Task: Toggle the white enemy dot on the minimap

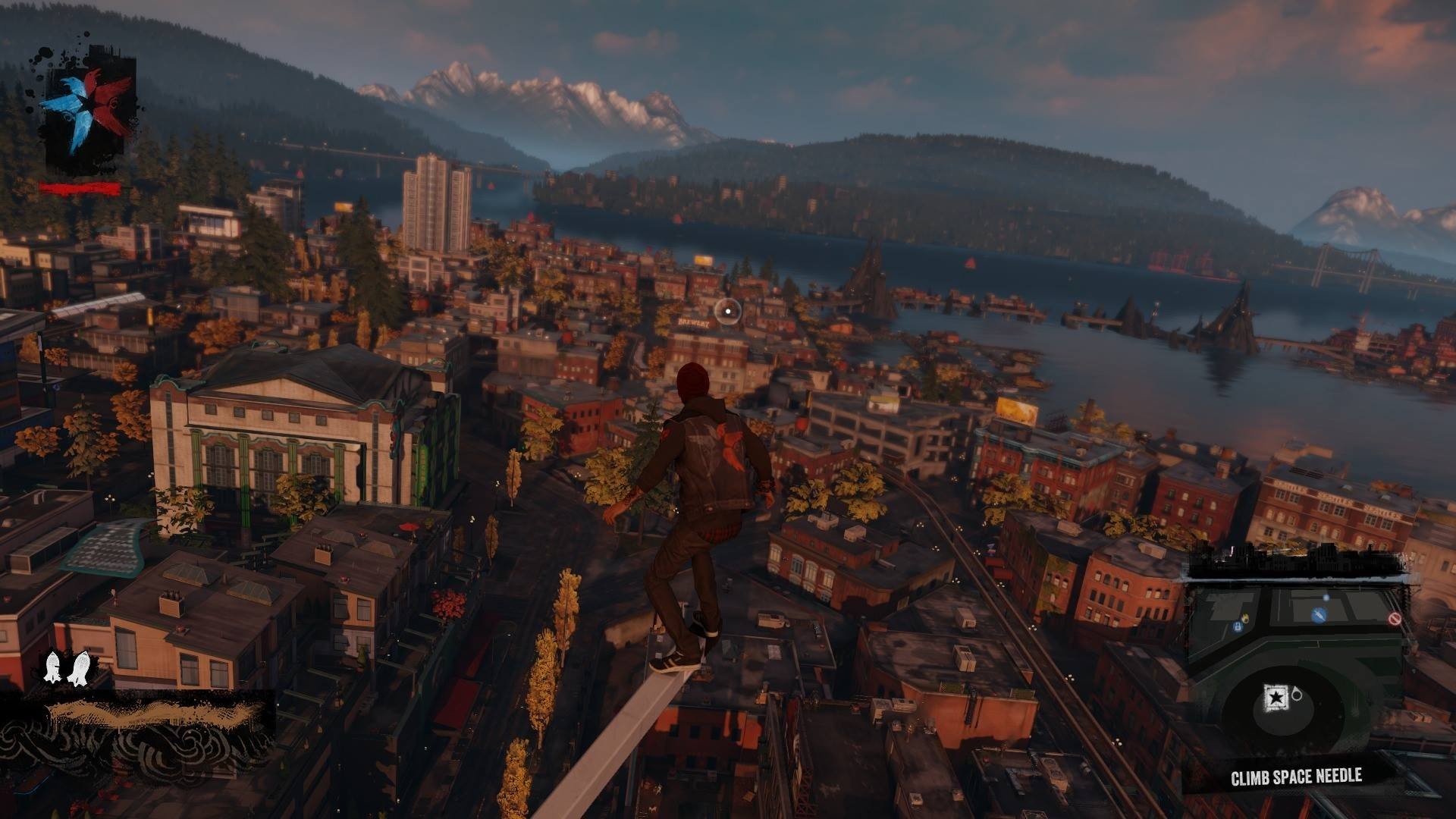Action: (x=1326, y=597)
